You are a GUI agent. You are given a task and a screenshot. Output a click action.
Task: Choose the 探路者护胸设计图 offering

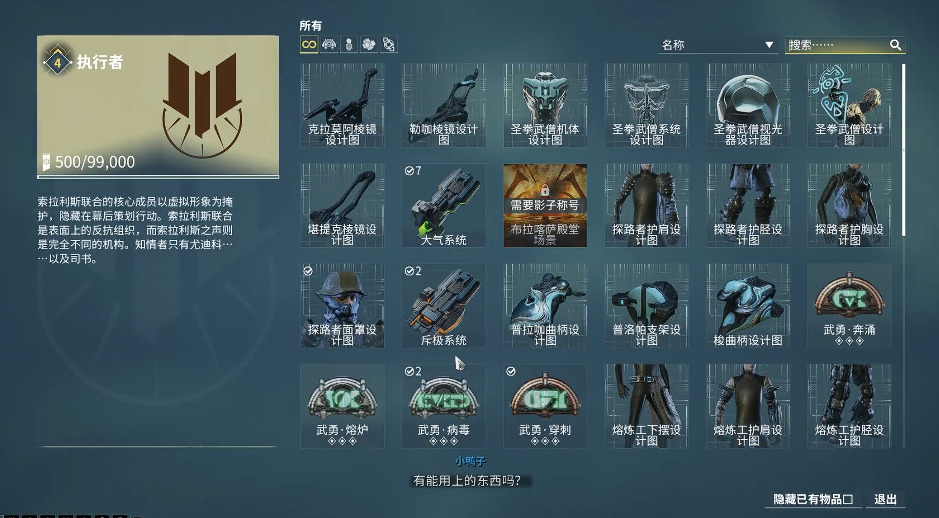point(849,206)
